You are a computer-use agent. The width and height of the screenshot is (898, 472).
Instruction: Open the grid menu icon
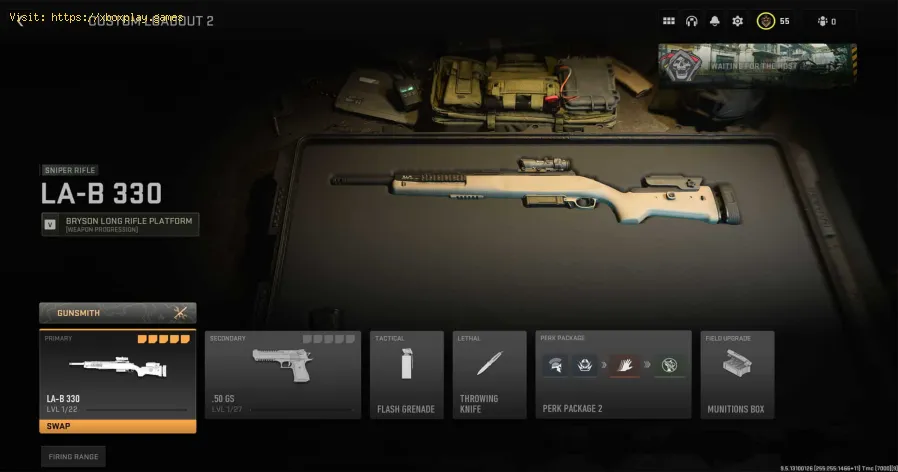coord(669,21)
